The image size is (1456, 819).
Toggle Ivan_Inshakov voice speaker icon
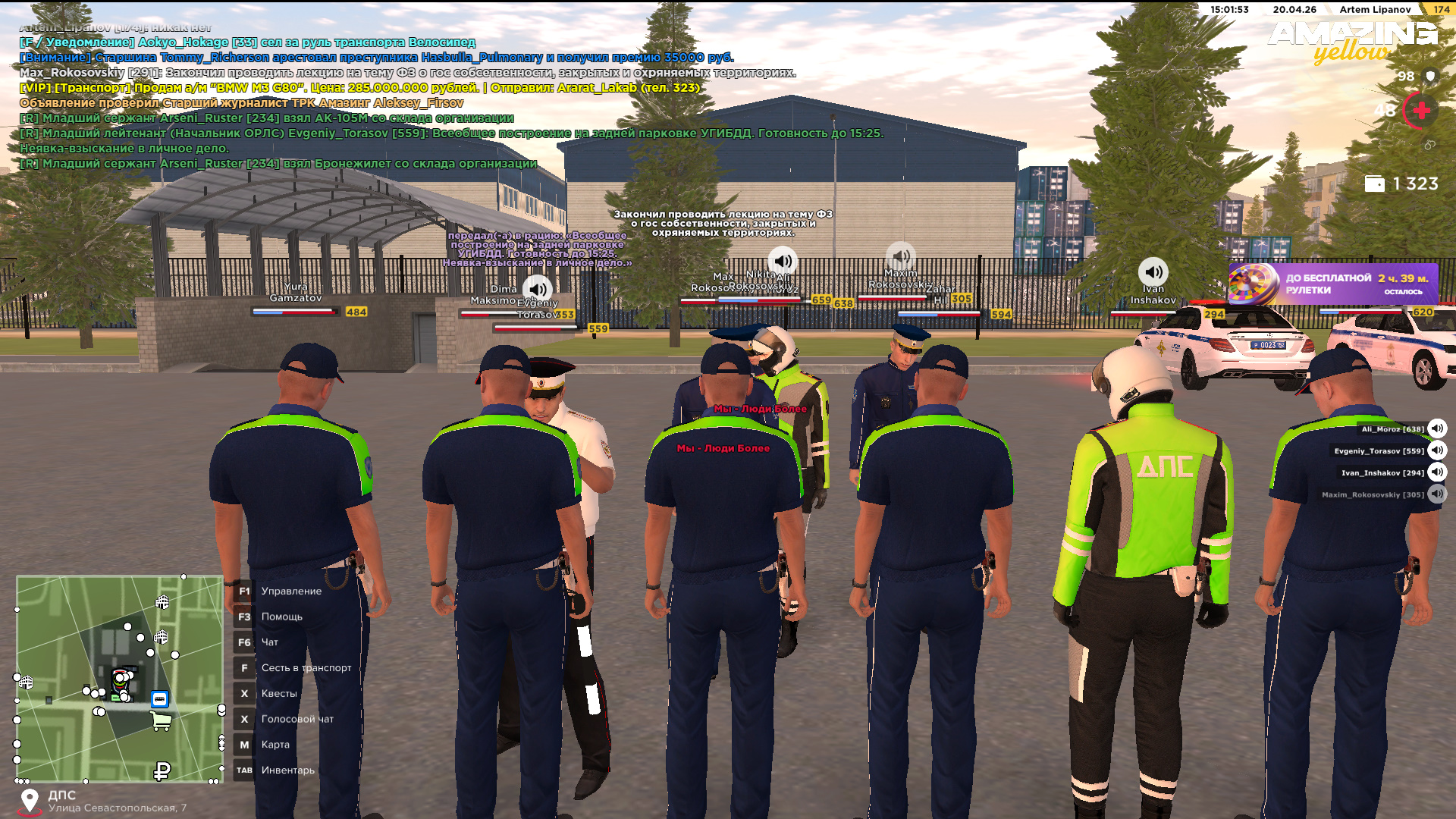[x=1437, y=472]
